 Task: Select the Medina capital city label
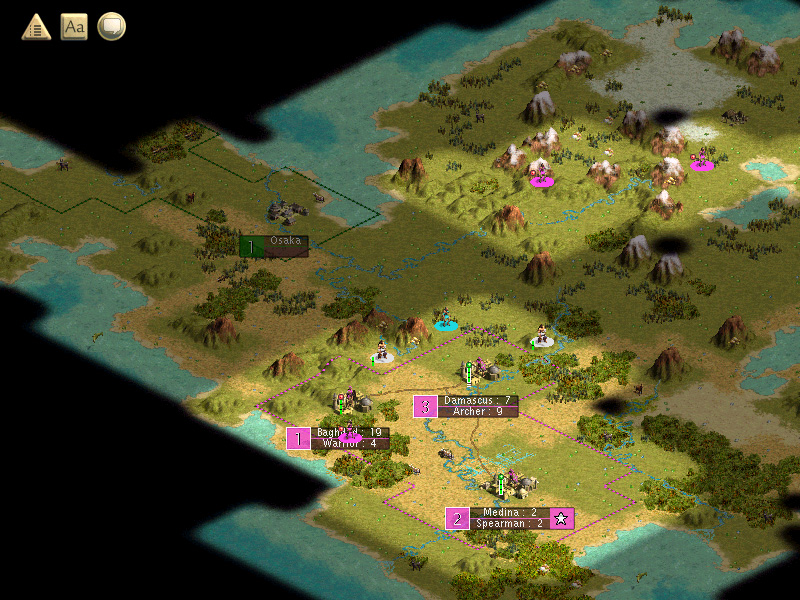509,512
